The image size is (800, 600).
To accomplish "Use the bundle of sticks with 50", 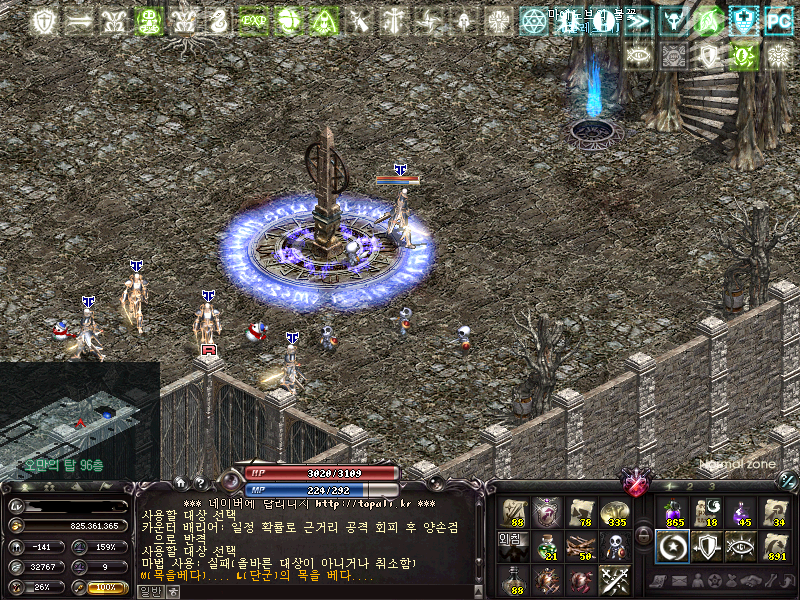I will pos(580,546).
